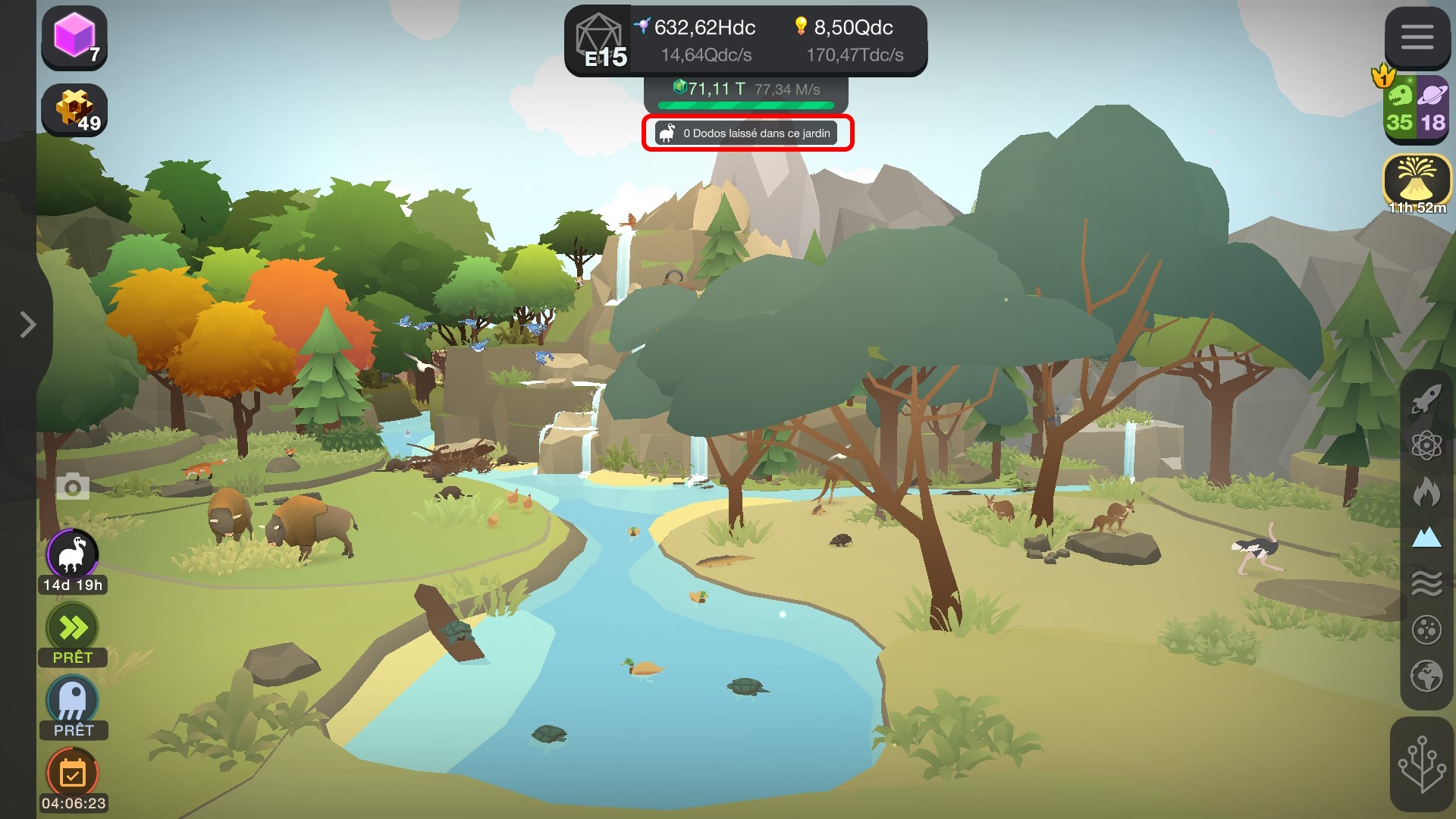Activate the green fast-forward boost marked PRÊT

click(73, 628)
